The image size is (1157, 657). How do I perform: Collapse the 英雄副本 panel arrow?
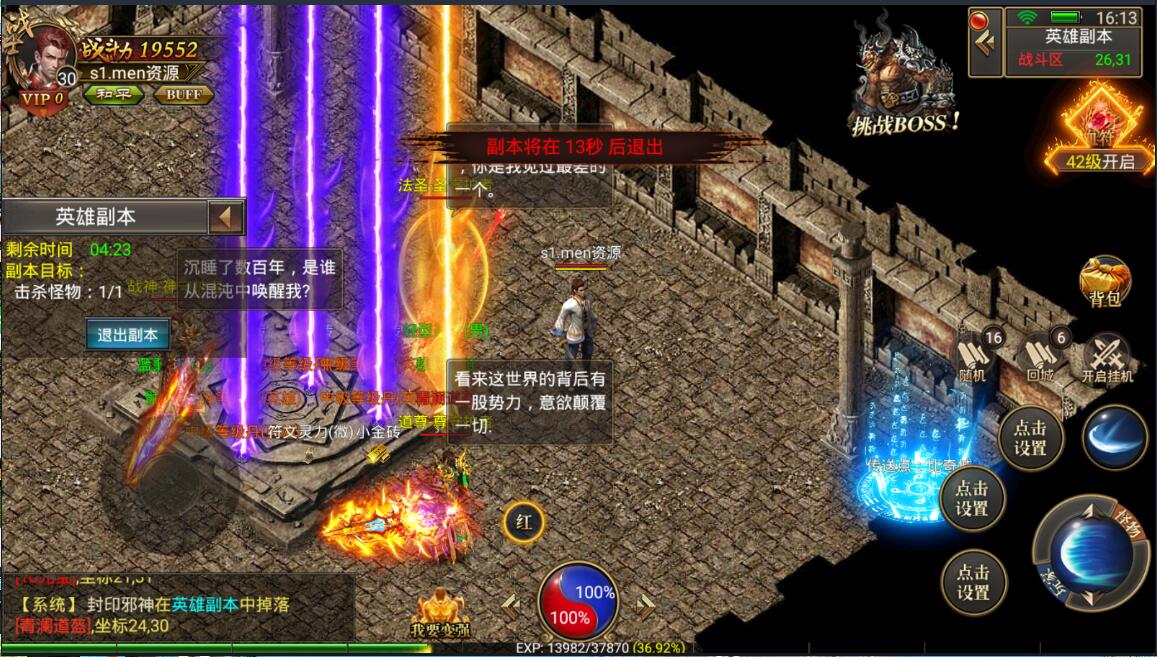(x=226, y=217)
